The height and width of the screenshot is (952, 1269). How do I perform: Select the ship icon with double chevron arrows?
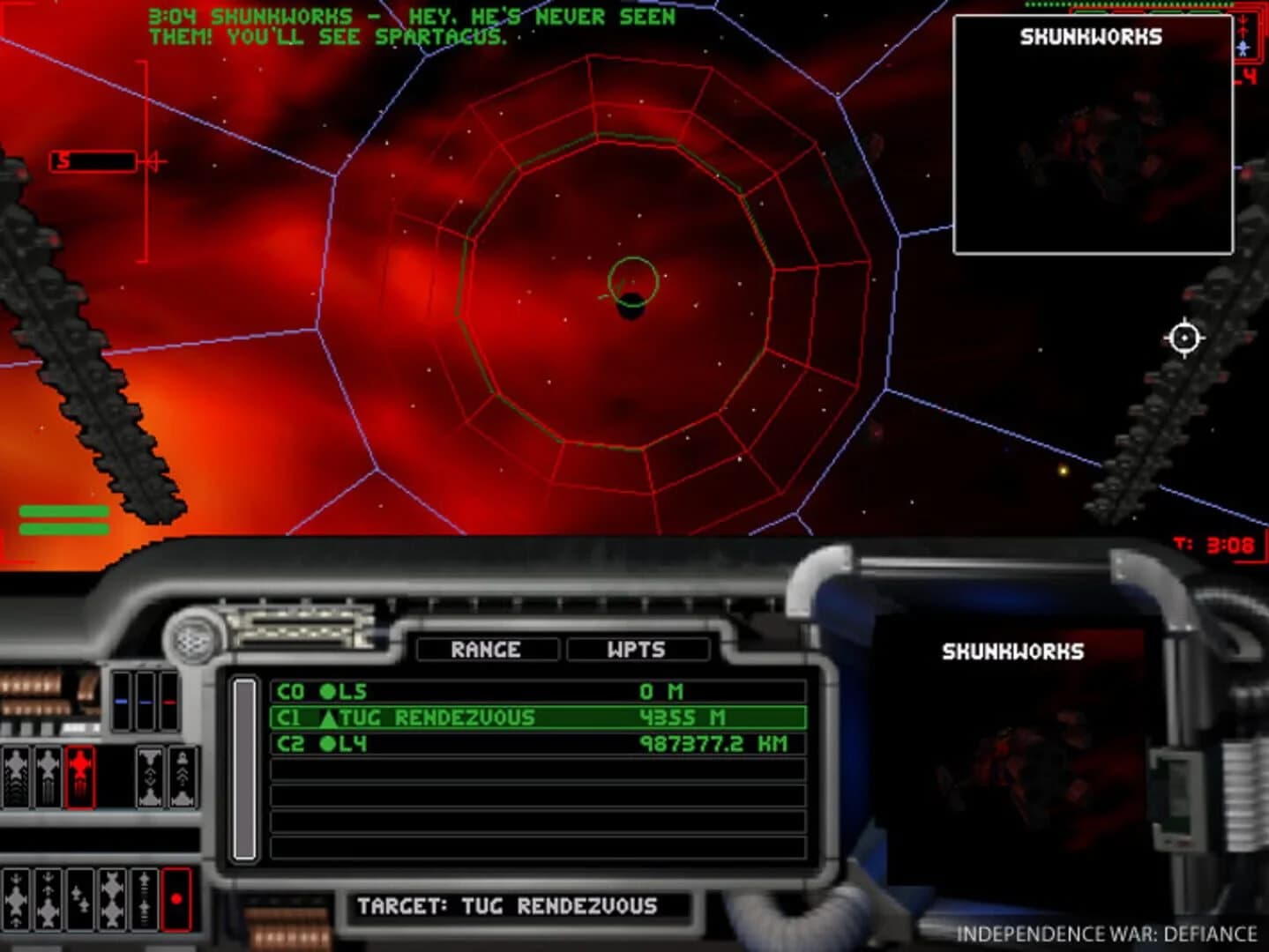click(x=183, y=776)
